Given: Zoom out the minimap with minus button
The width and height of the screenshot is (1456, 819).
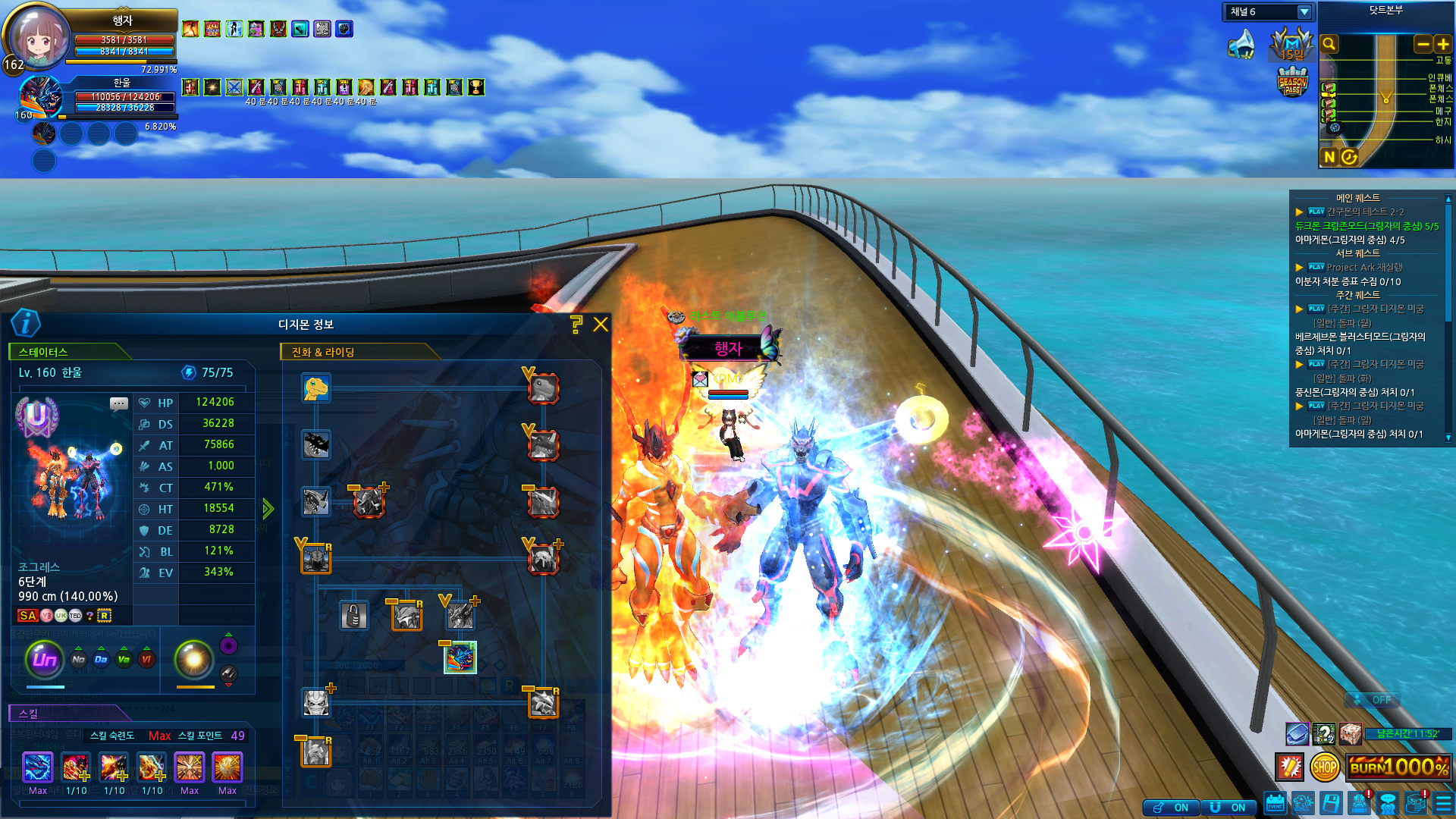Looking at the screenshot, I should tap(1423, 45).
